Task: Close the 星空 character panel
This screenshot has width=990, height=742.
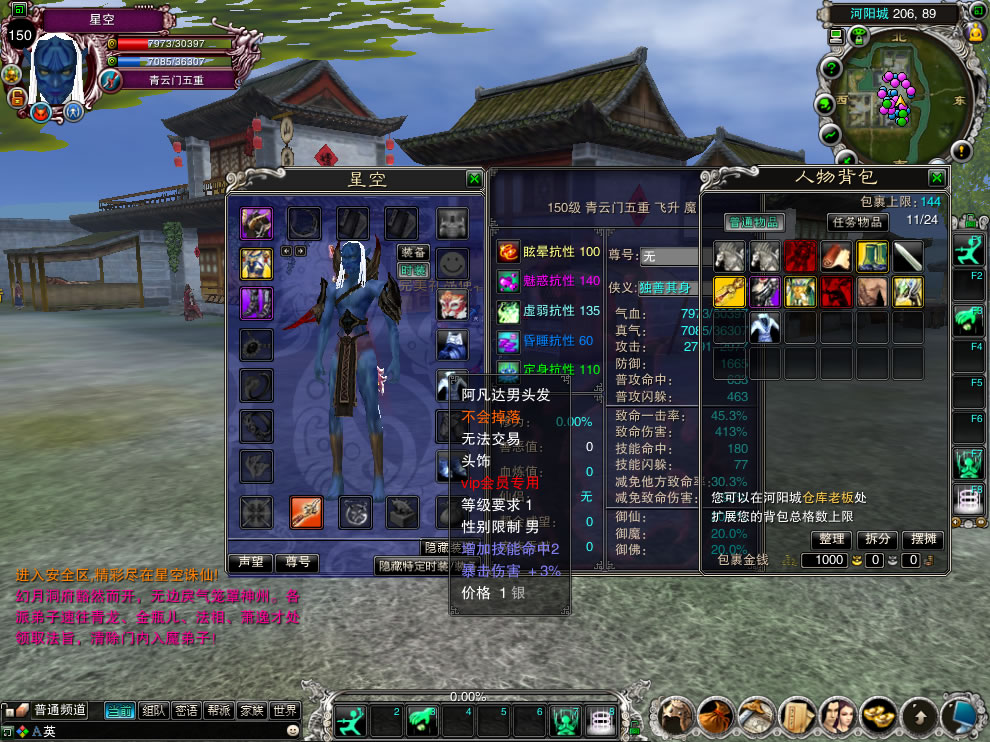Action: 474,179
